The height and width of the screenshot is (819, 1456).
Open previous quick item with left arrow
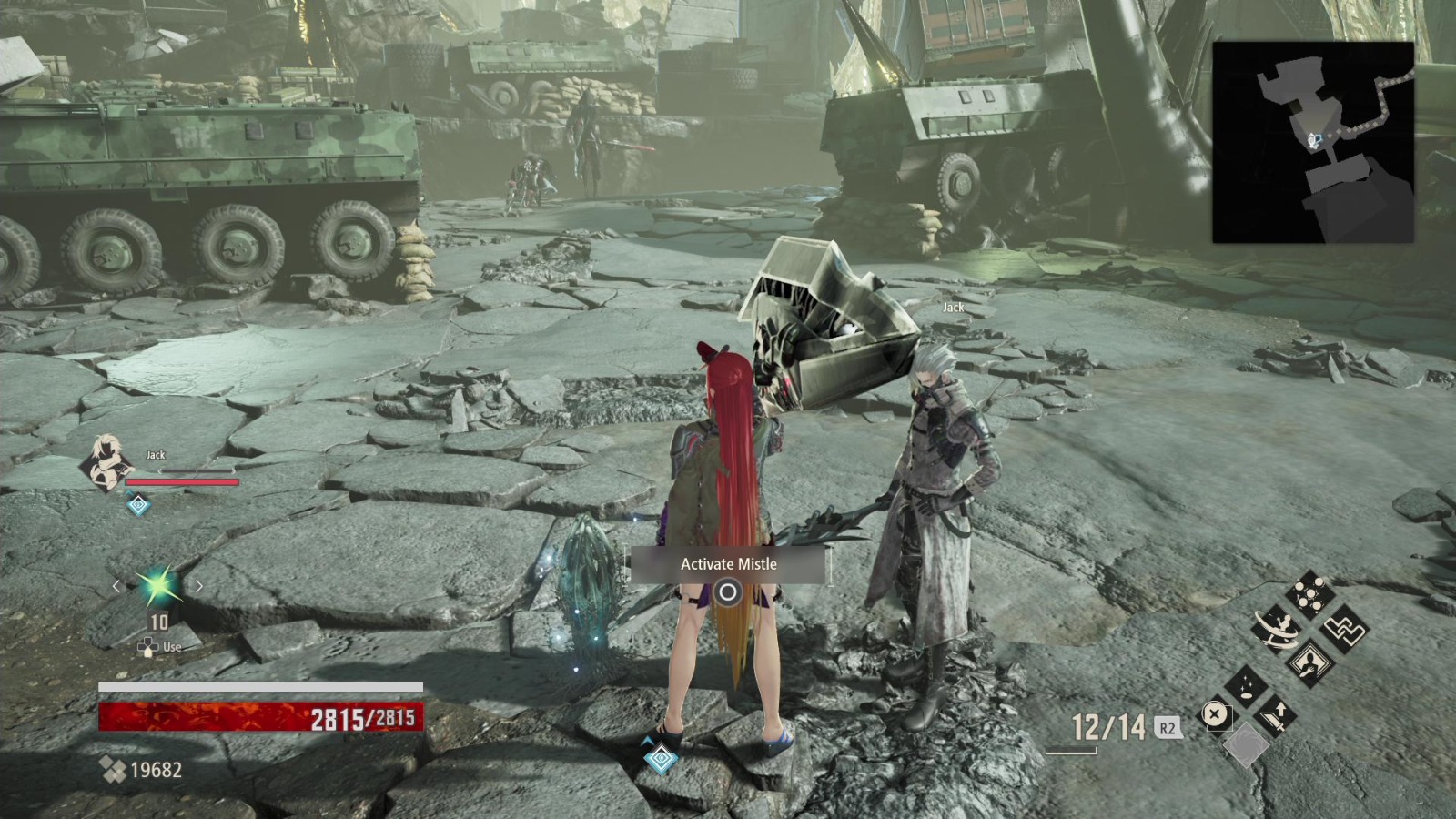click(116, 587)
